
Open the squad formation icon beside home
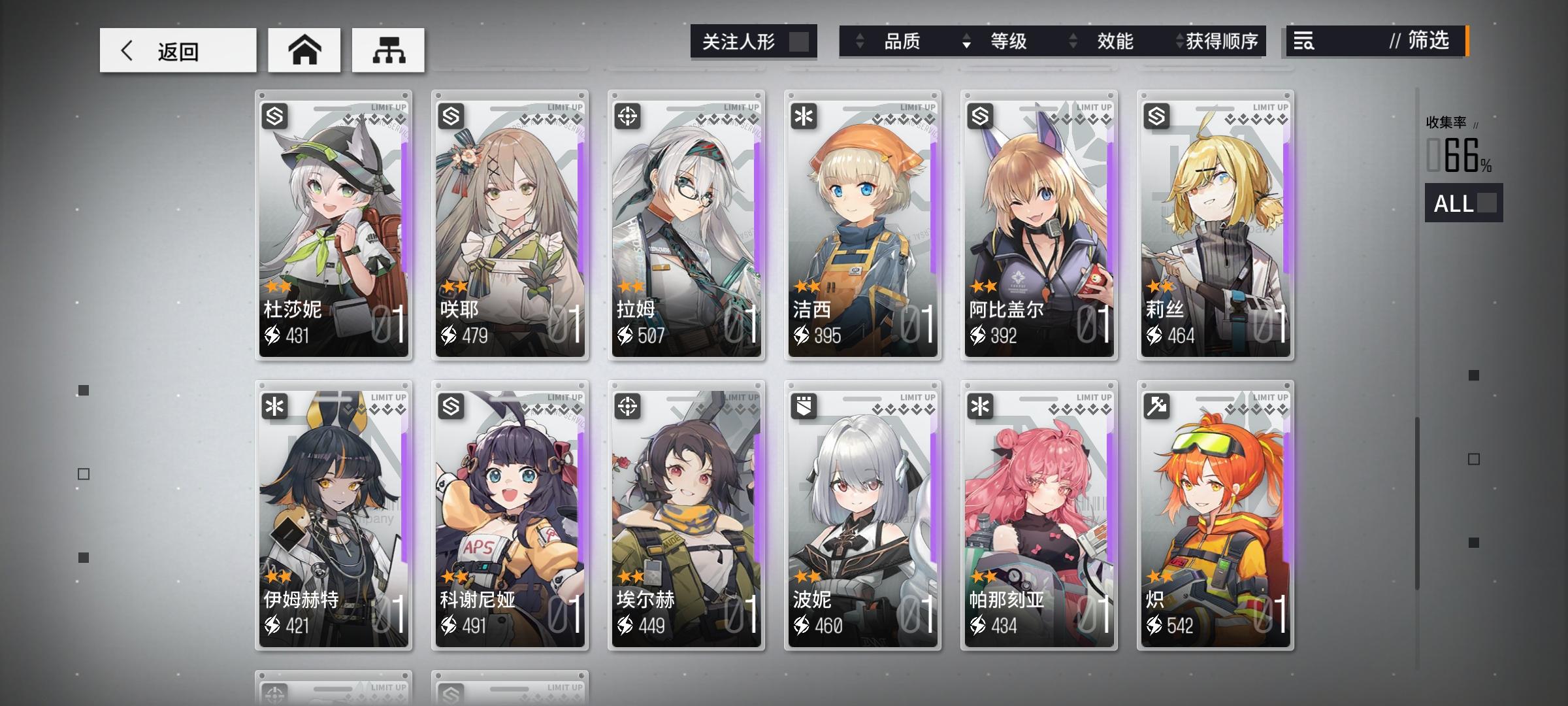(388, 49)
